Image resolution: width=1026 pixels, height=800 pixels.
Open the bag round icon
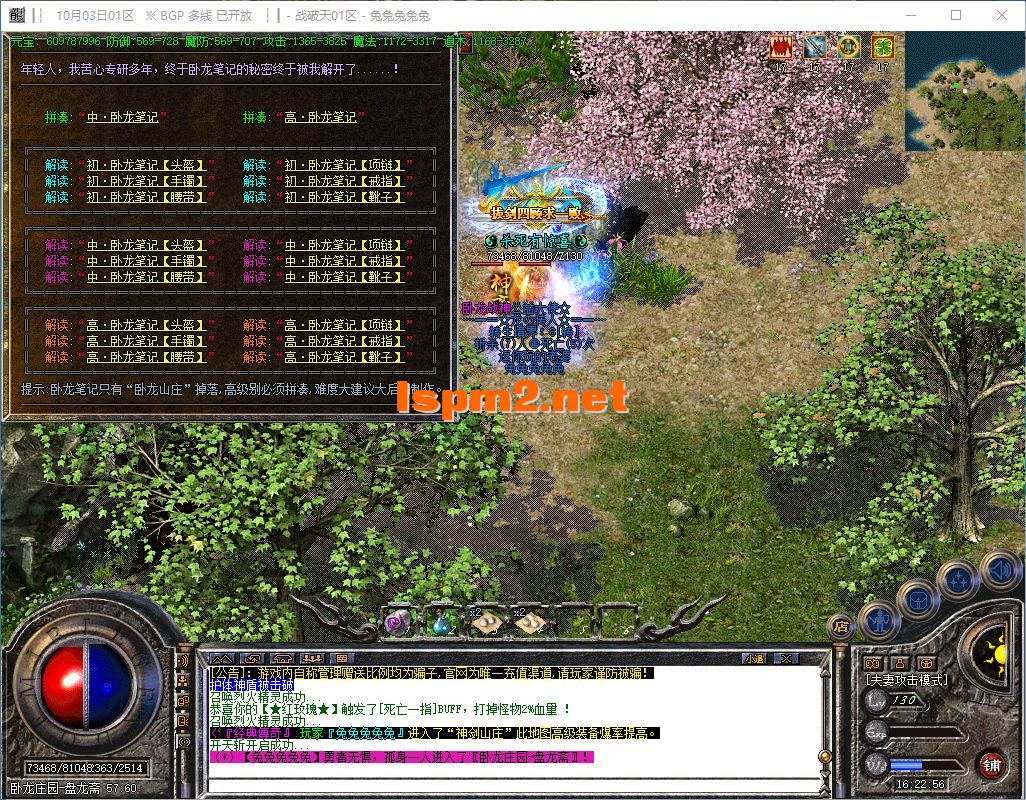click(x=917, y=598)
